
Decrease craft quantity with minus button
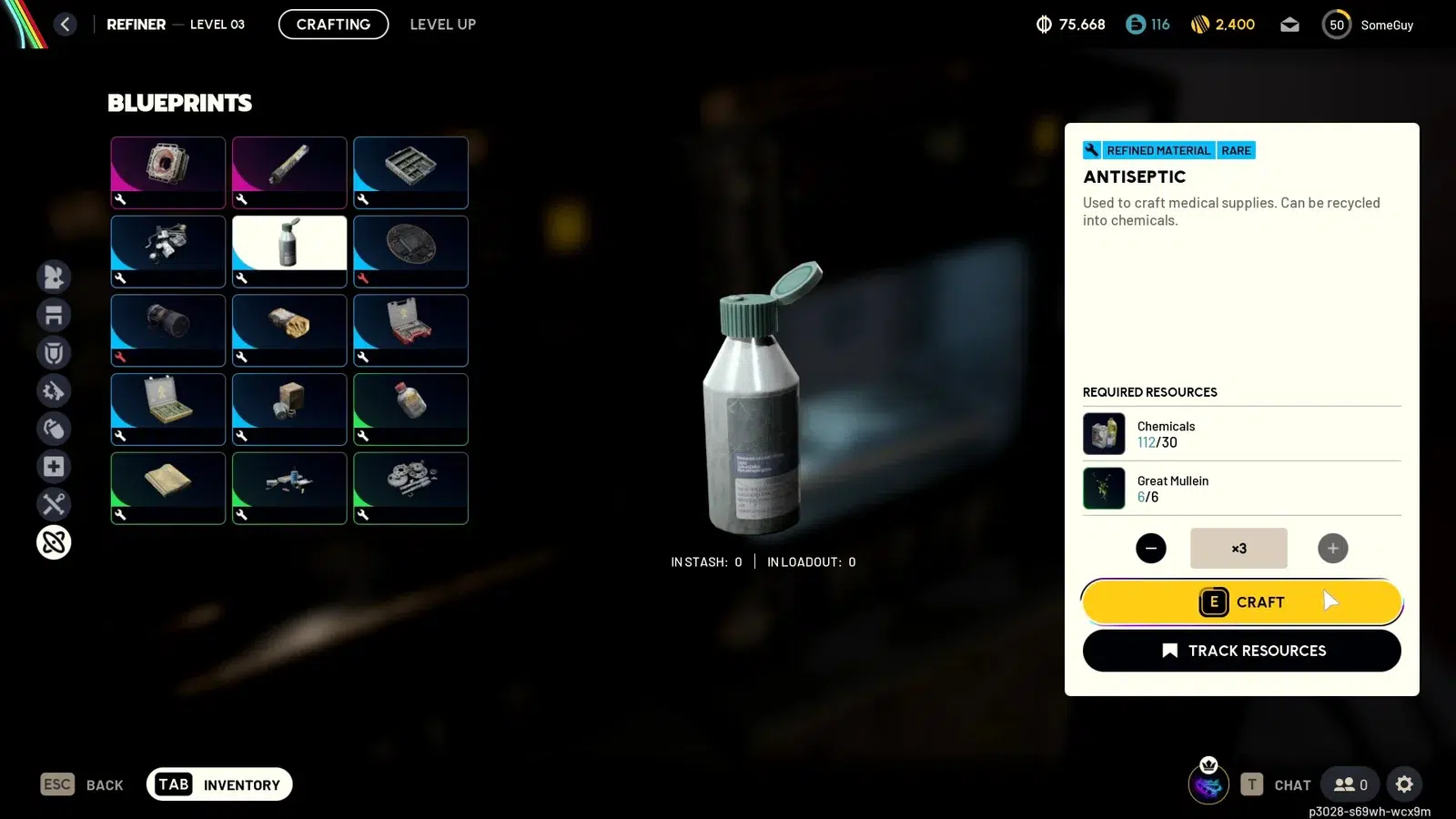(x=1150, y=548)
